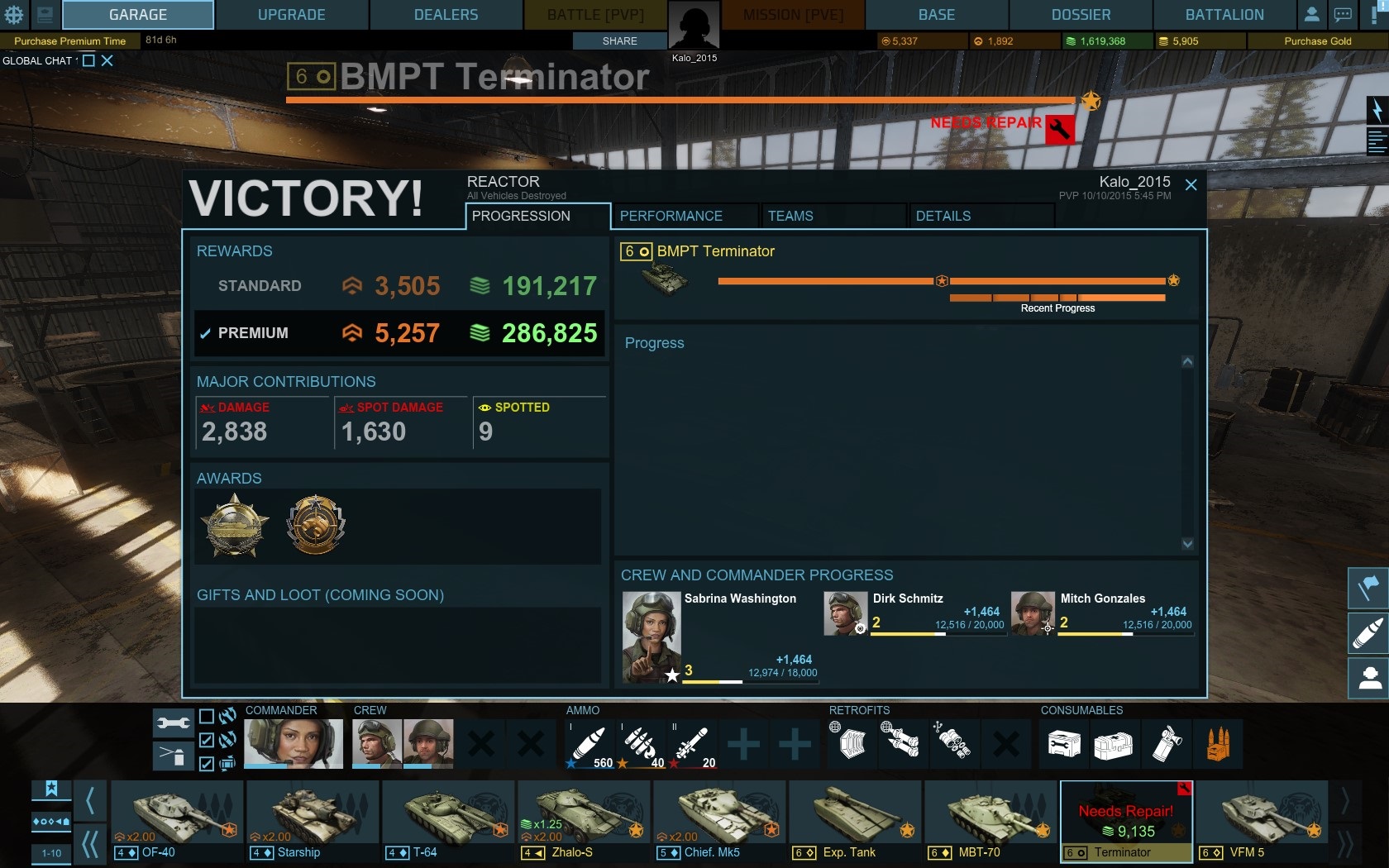Click Purchase Gold
The image size is (1389, 868).
[x=1317, y=41]
